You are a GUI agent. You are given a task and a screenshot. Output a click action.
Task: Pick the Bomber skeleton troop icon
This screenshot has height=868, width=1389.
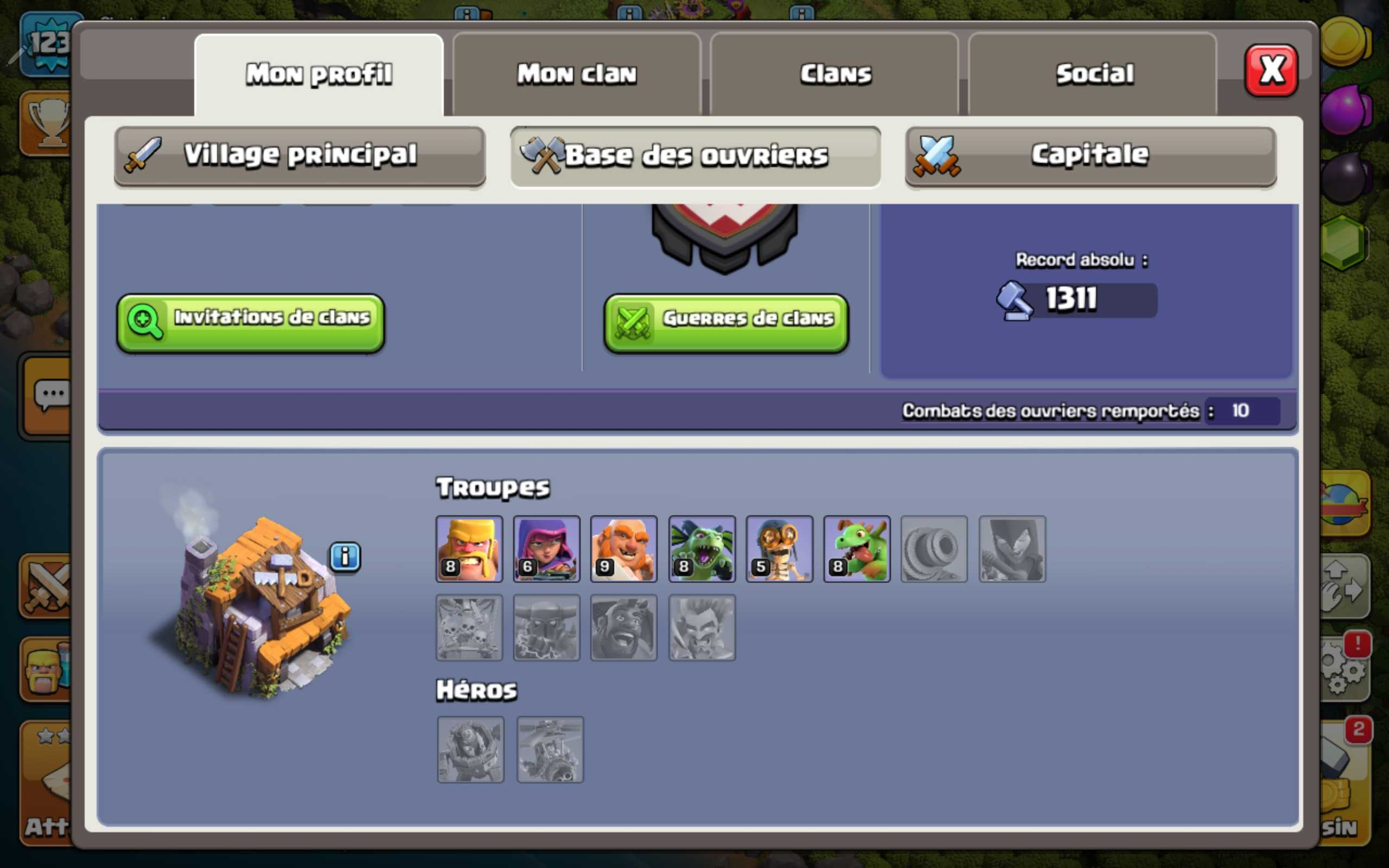(x=779, y=549)
